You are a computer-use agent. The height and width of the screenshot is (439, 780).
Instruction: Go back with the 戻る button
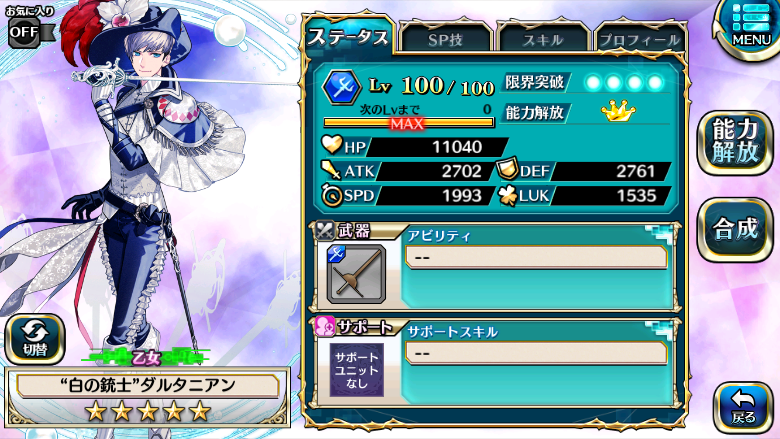click(x=743, y=405)
